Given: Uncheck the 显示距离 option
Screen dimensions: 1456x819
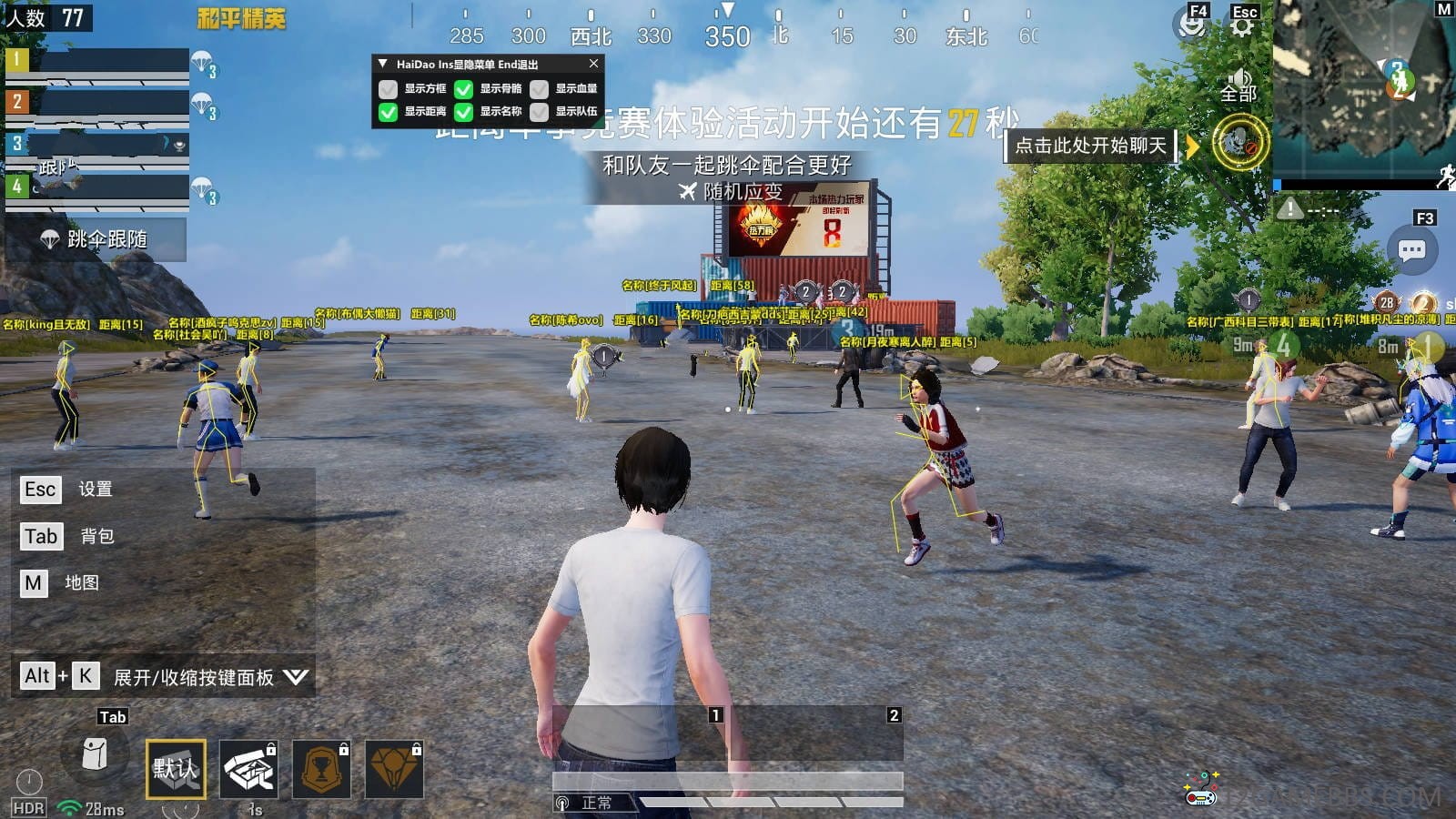Looking at the screenshot, I should tap(389, 112).
